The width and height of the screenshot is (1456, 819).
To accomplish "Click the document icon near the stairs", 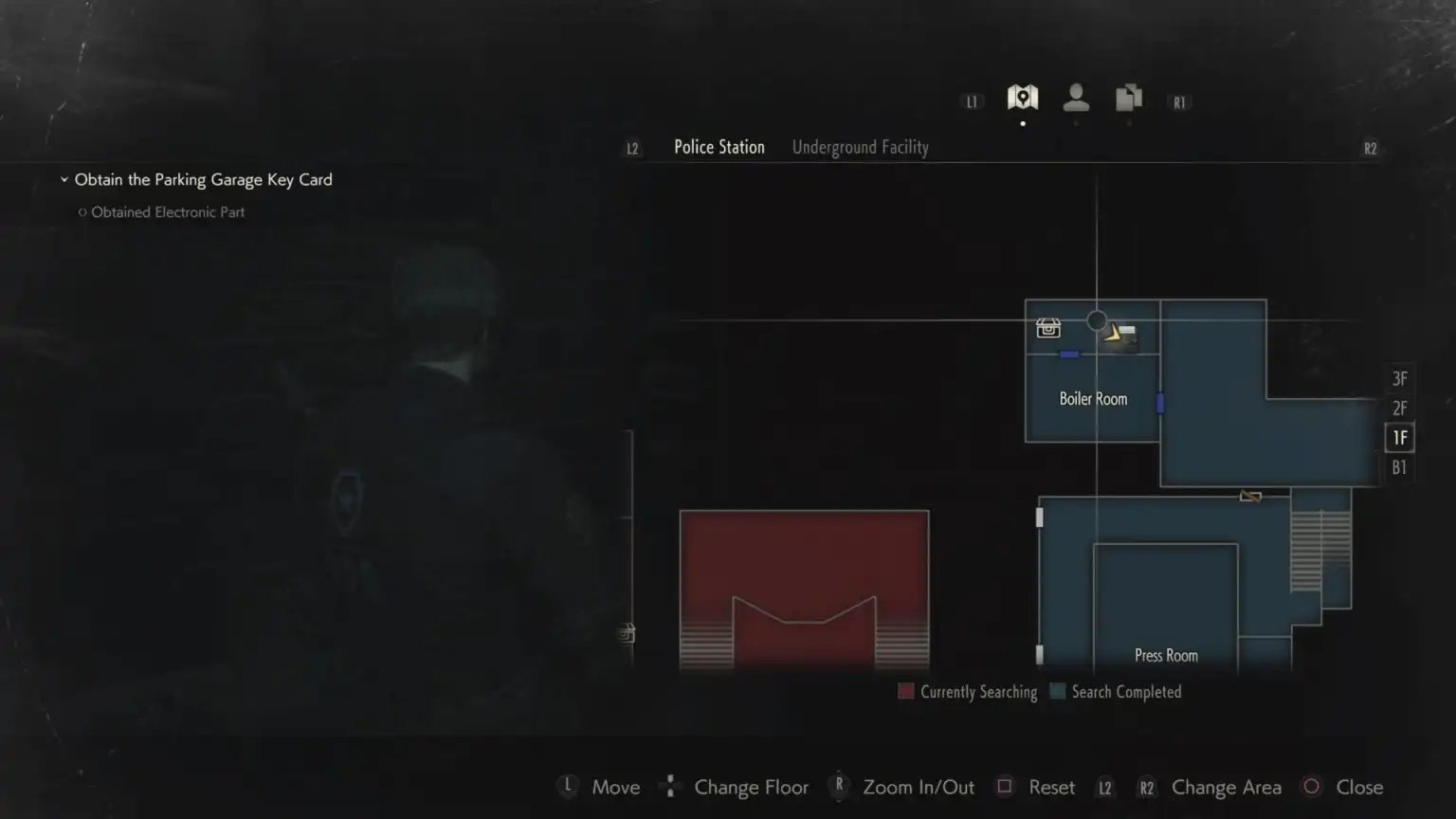I will coord(1249,495).
